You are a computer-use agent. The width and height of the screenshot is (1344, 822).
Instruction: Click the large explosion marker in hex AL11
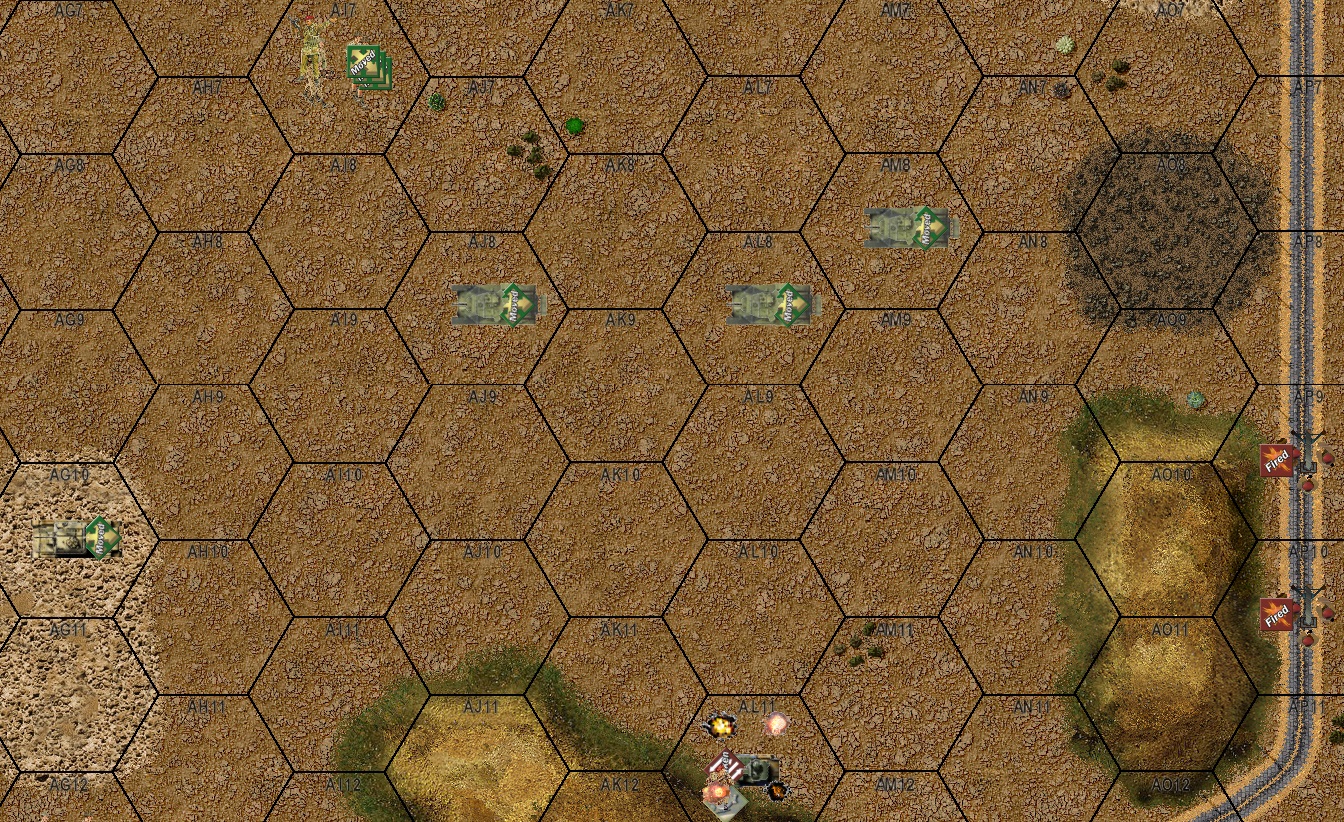720,725
